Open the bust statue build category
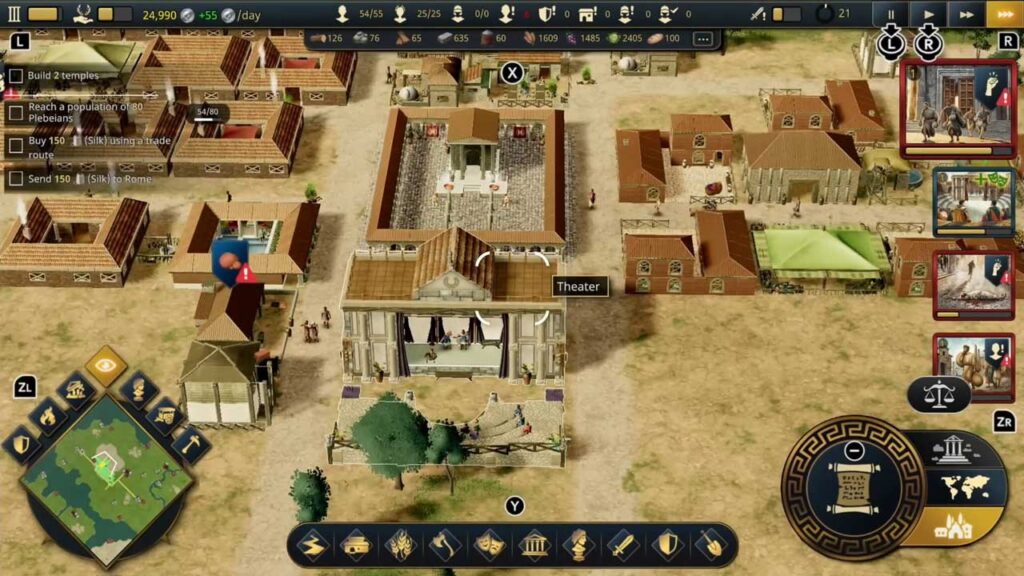This screenshot has height=576, width=1024. pyautogui.click(x=577, y=545)
